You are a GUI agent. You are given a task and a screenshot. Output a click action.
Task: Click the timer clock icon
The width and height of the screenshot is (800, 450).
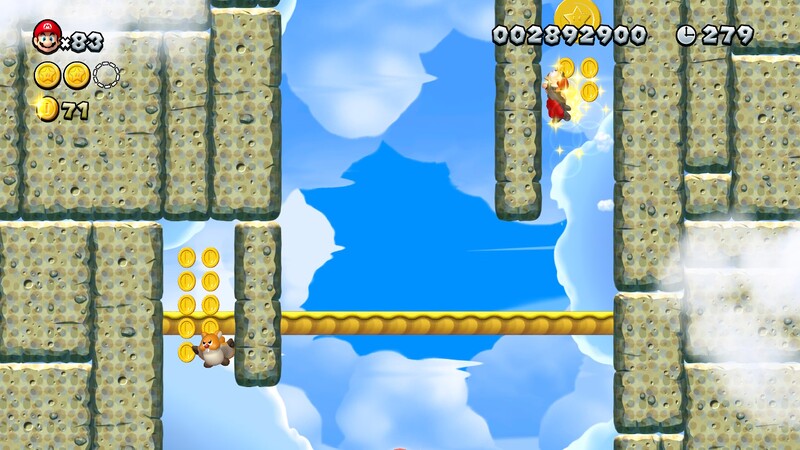(x=686, y=35)
